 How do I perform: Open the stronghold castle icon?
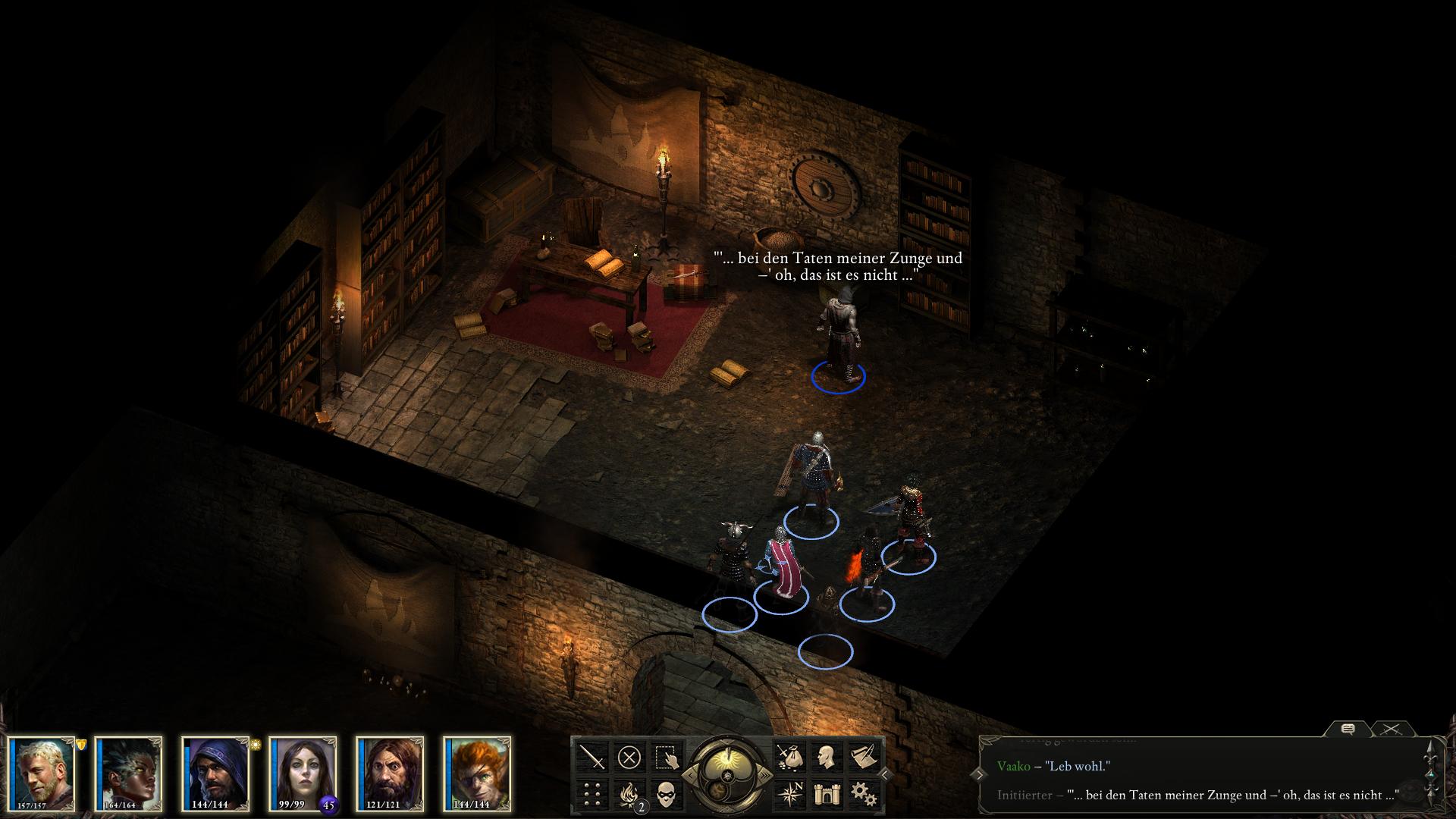point(827,794)
